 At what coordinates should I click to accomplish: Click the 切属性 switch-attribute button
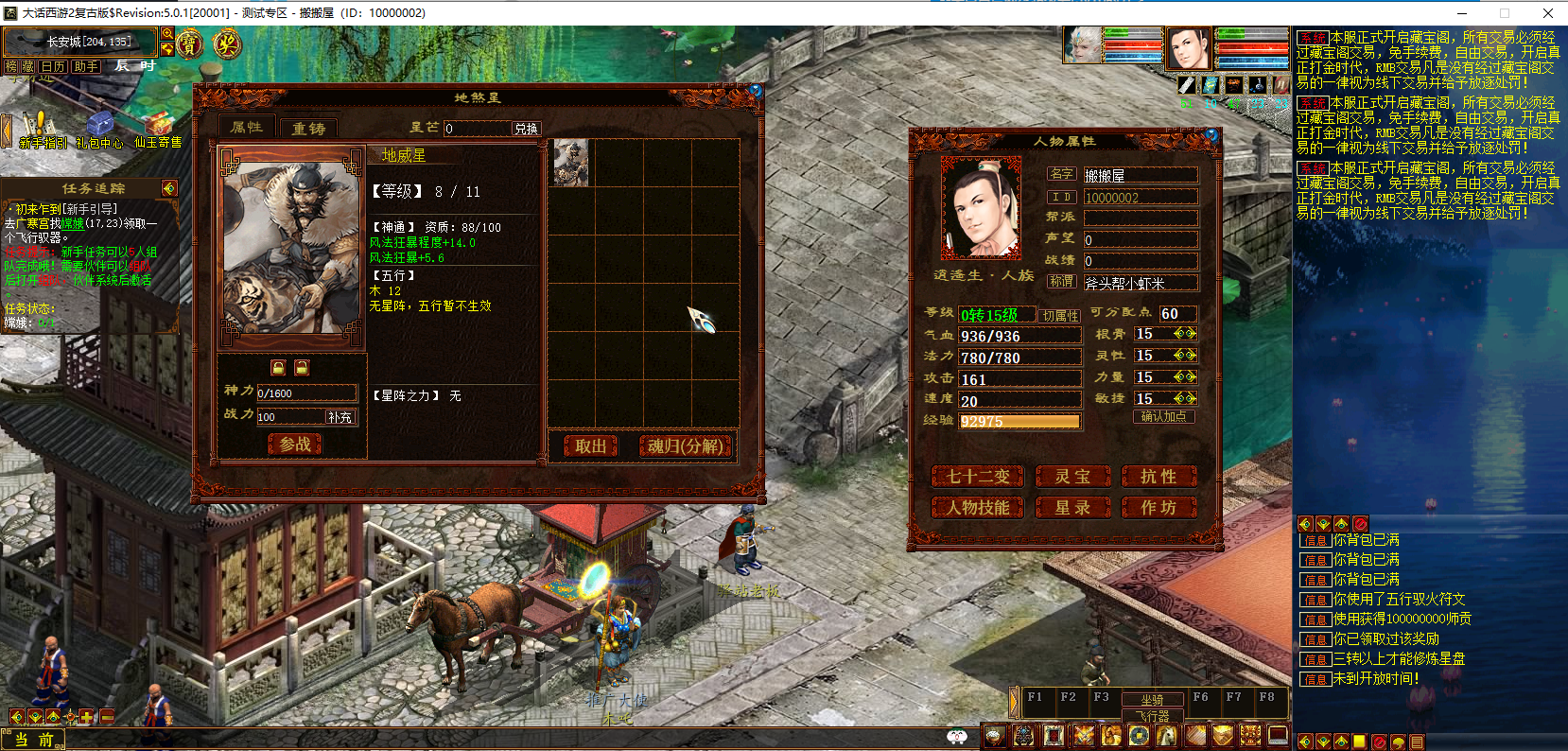coord(1060,316)
